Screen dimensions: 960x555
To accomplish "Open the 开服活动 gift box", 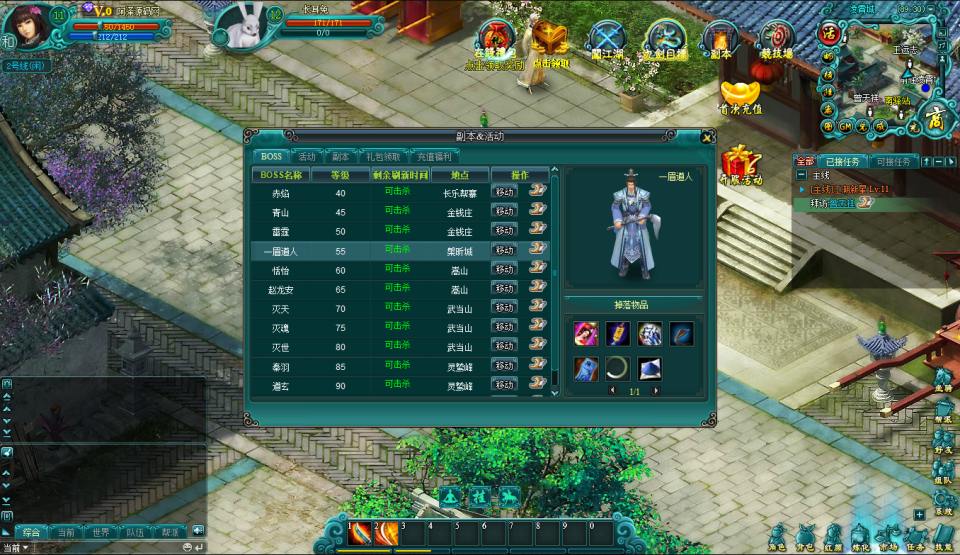I will pyautogui.click(x=740, y=162).
